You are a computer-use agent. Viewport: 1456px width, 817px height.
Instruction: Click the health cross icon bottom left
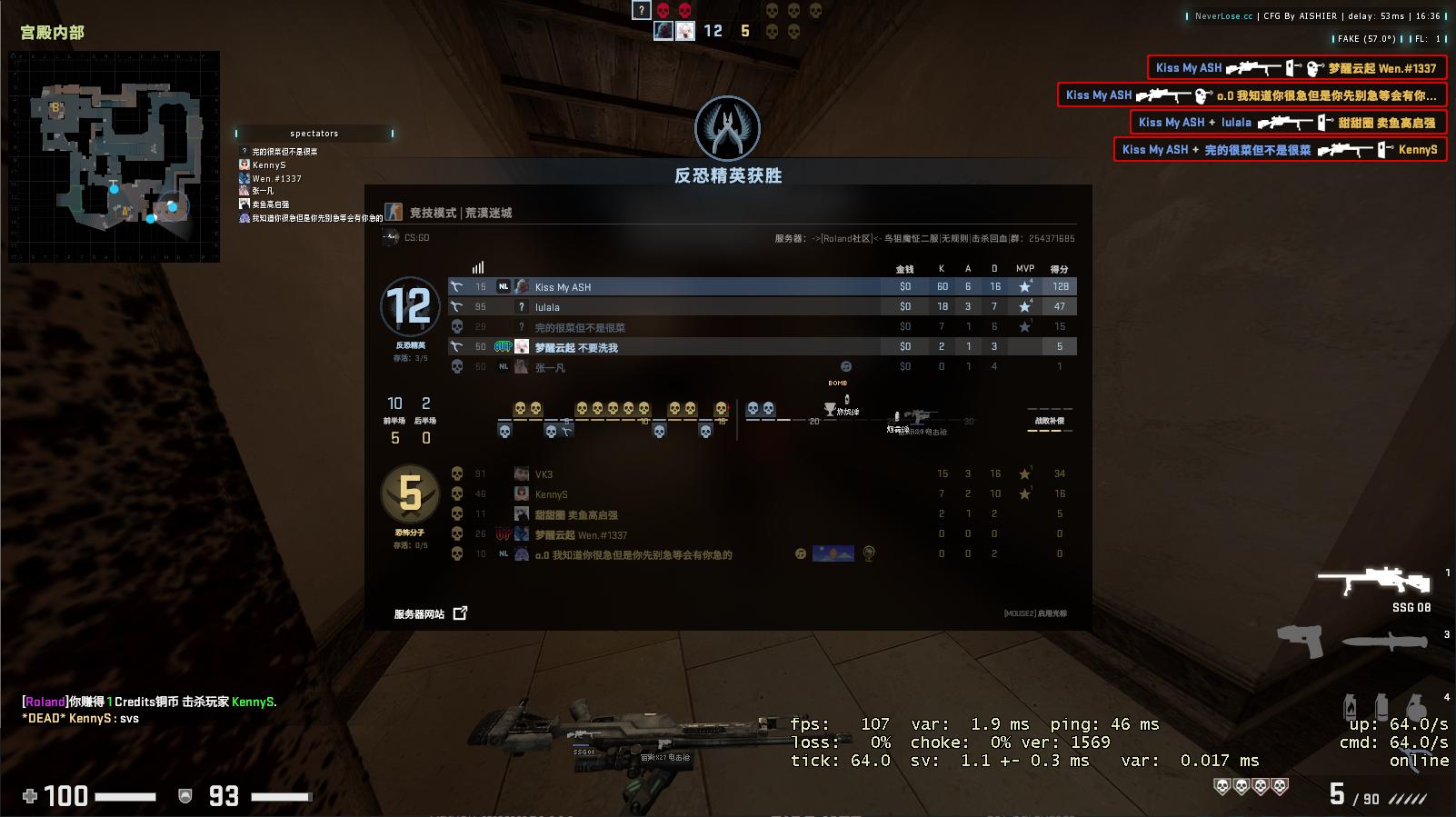29,797
